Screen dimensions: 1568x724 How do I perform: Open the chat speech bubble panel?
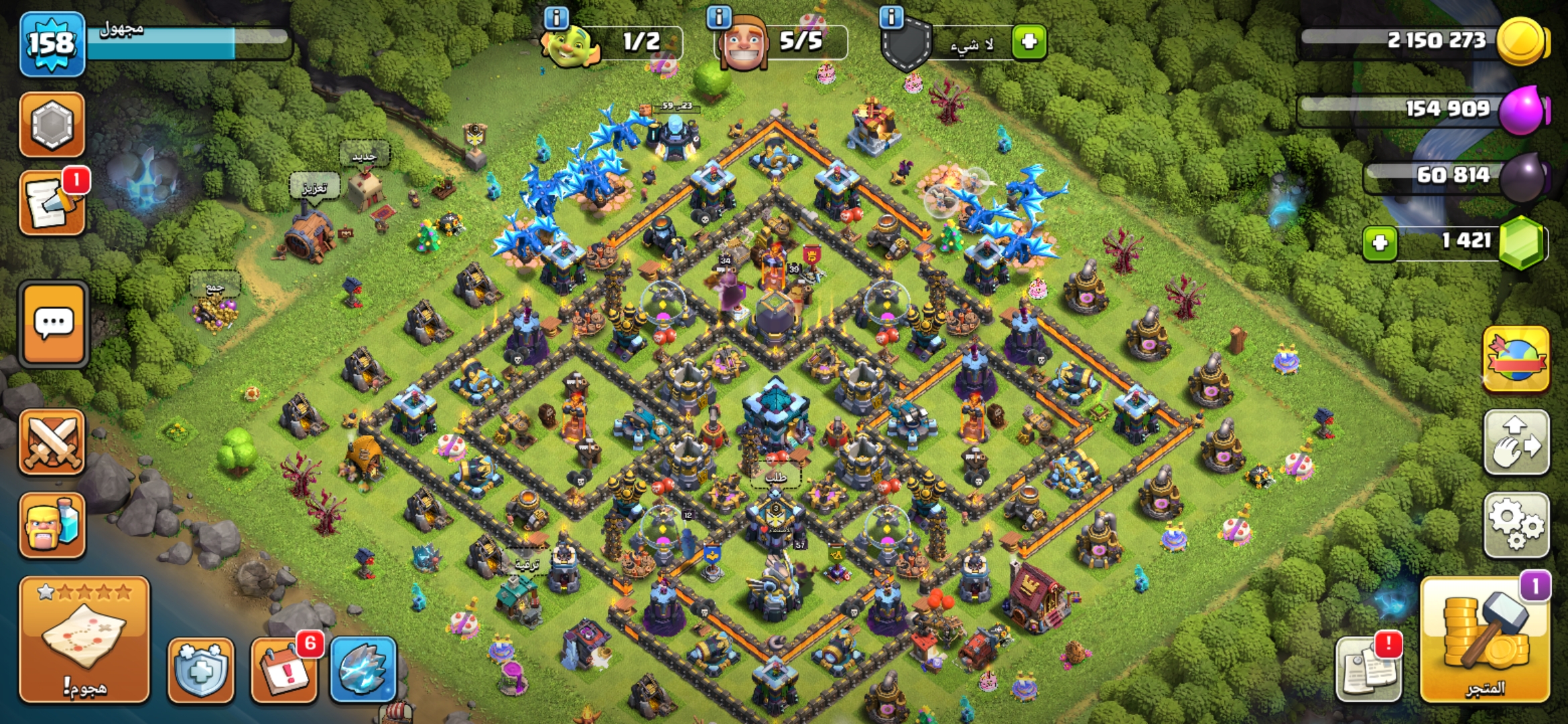54,324
